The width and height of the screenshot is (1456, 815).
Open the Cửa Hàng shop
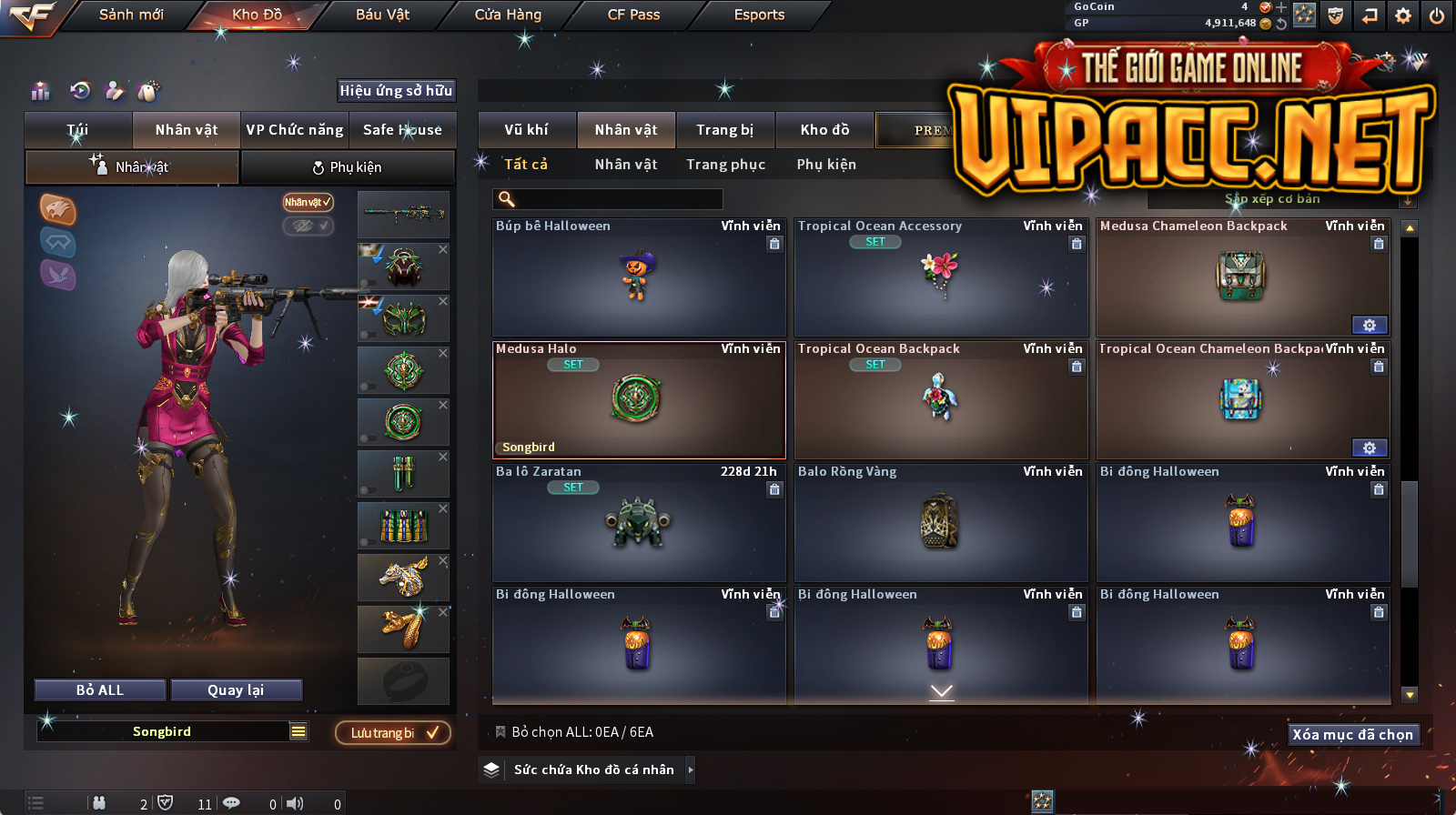[x=508, y=15]
